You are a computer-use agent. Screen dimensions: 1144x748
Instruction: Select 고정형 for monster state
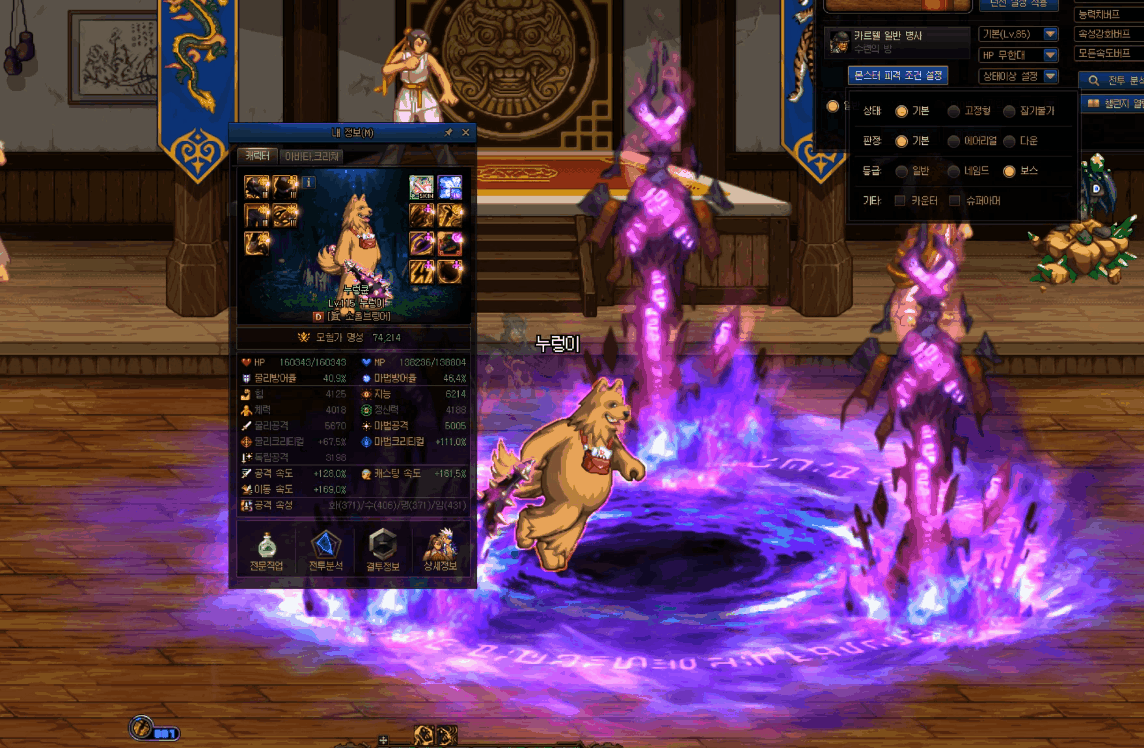954,111
